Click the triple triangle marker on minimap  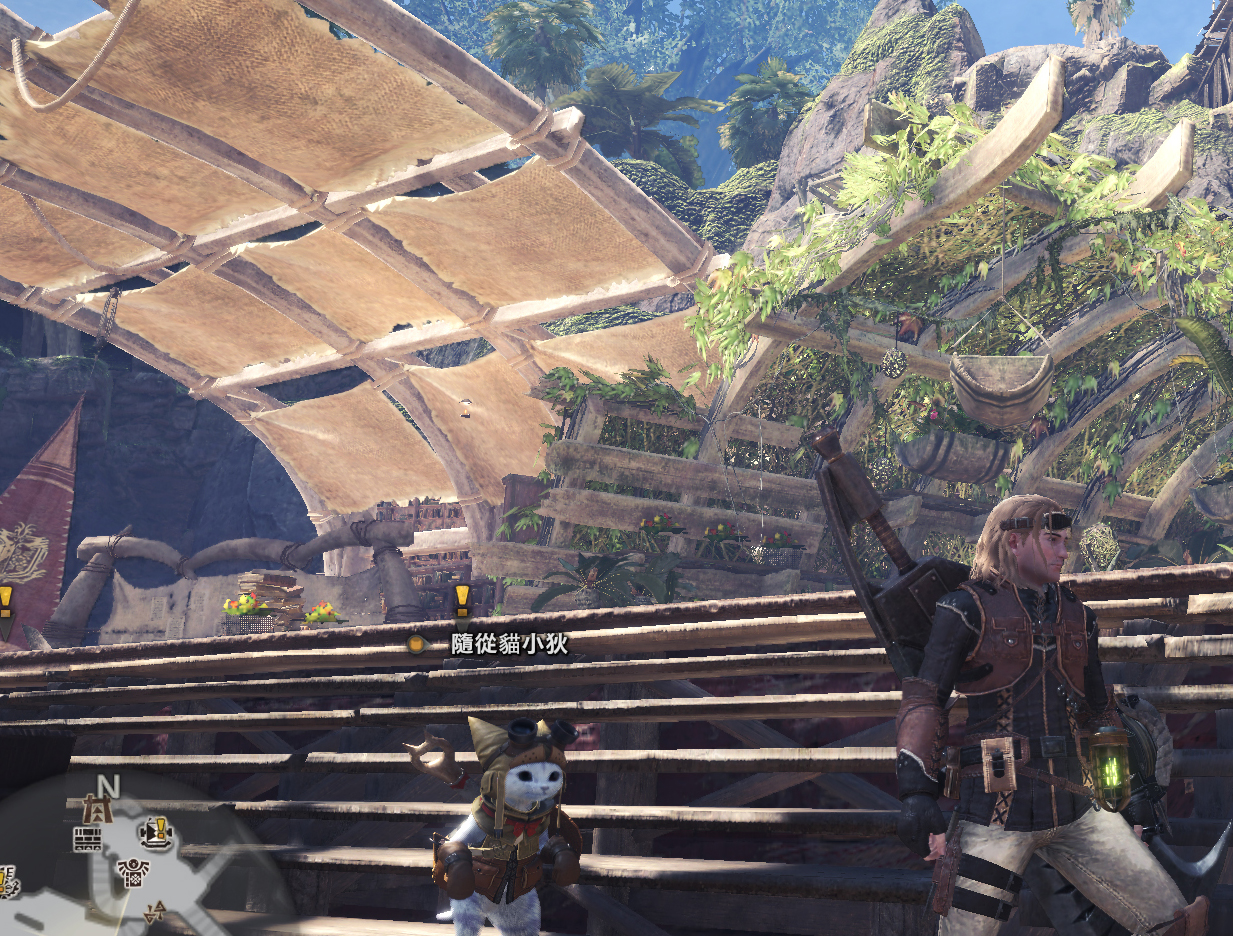click(155, 911)
